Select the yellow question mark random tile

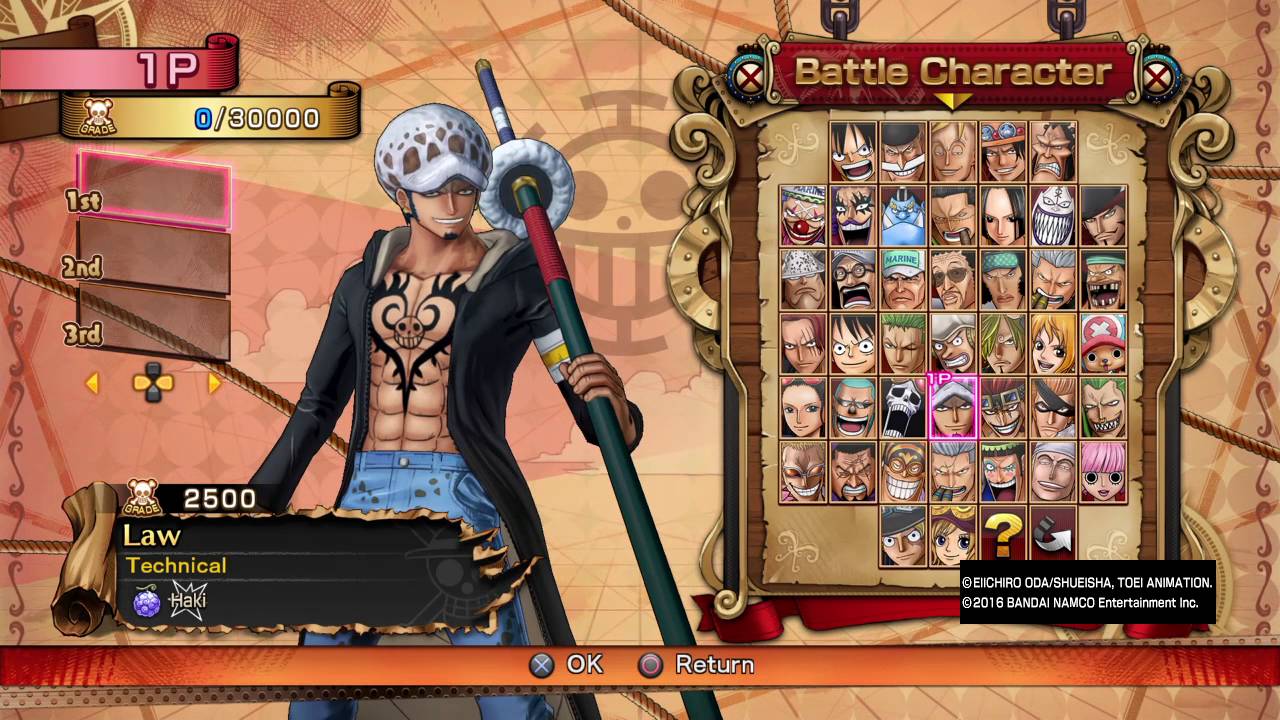coord(1003,535)
